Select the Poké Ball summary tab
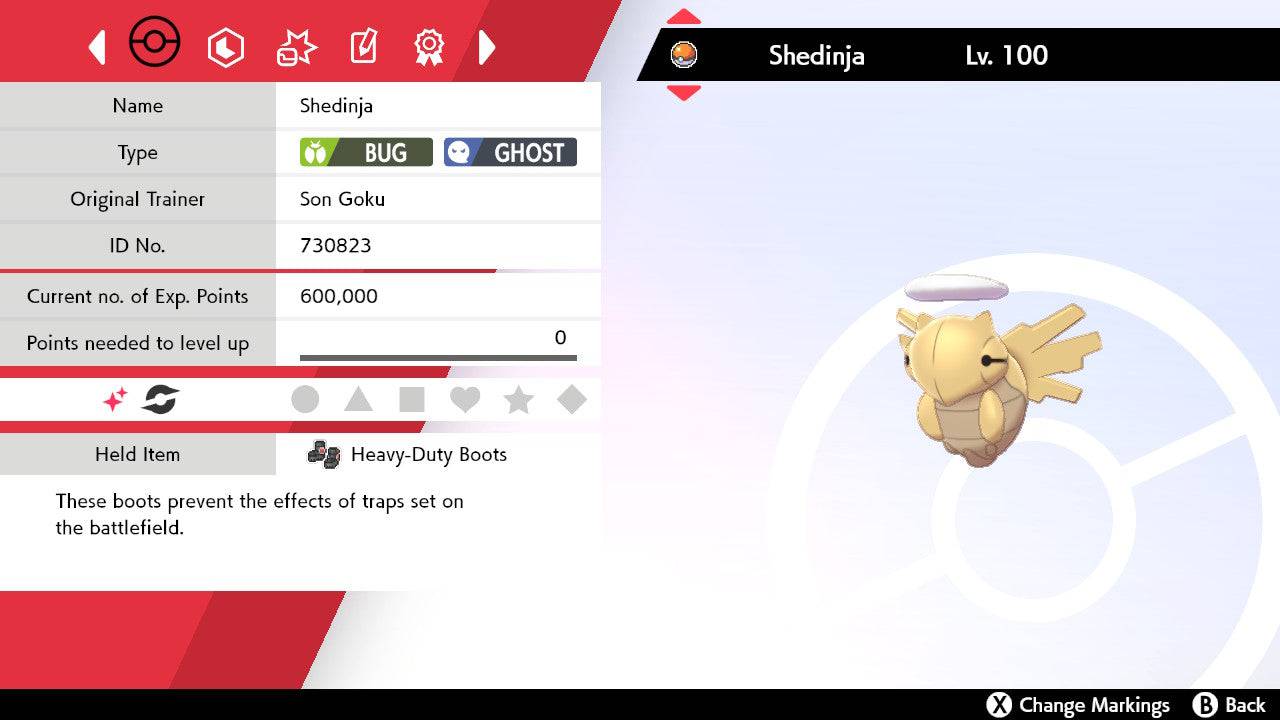The height and width of the screenshot is (720, 1280). point(155,44)
